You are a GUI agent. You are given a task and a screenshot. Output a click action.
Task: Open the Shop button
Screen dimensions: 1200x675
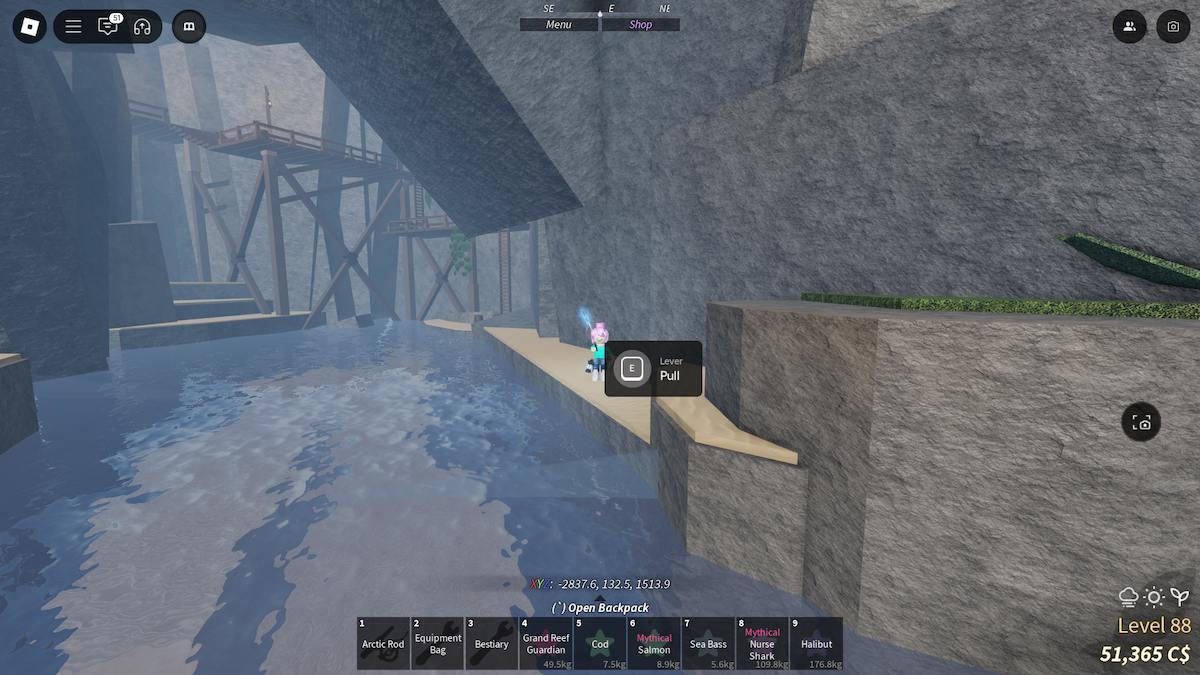640,25
